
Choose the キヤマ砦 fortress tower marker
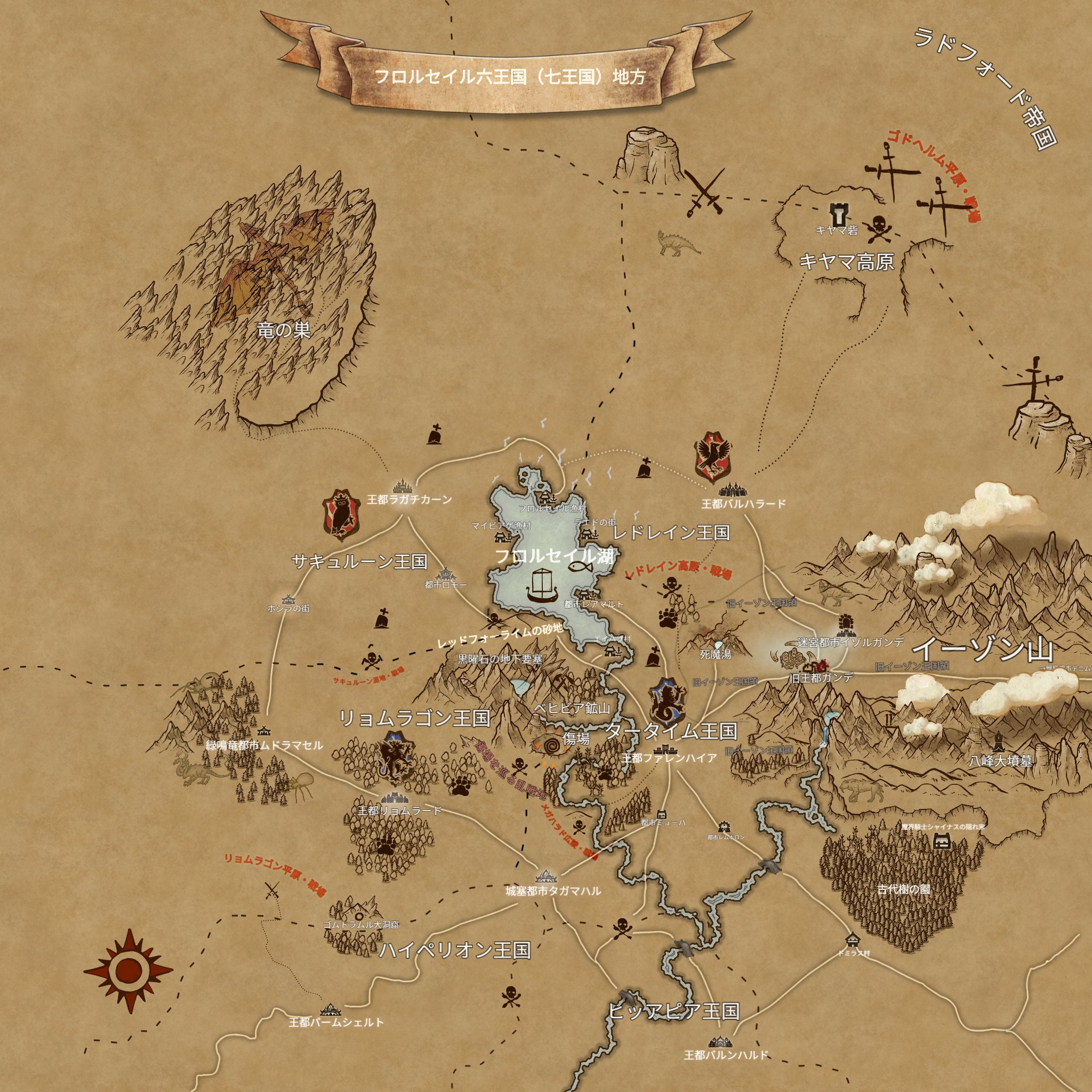click(837, 214)
